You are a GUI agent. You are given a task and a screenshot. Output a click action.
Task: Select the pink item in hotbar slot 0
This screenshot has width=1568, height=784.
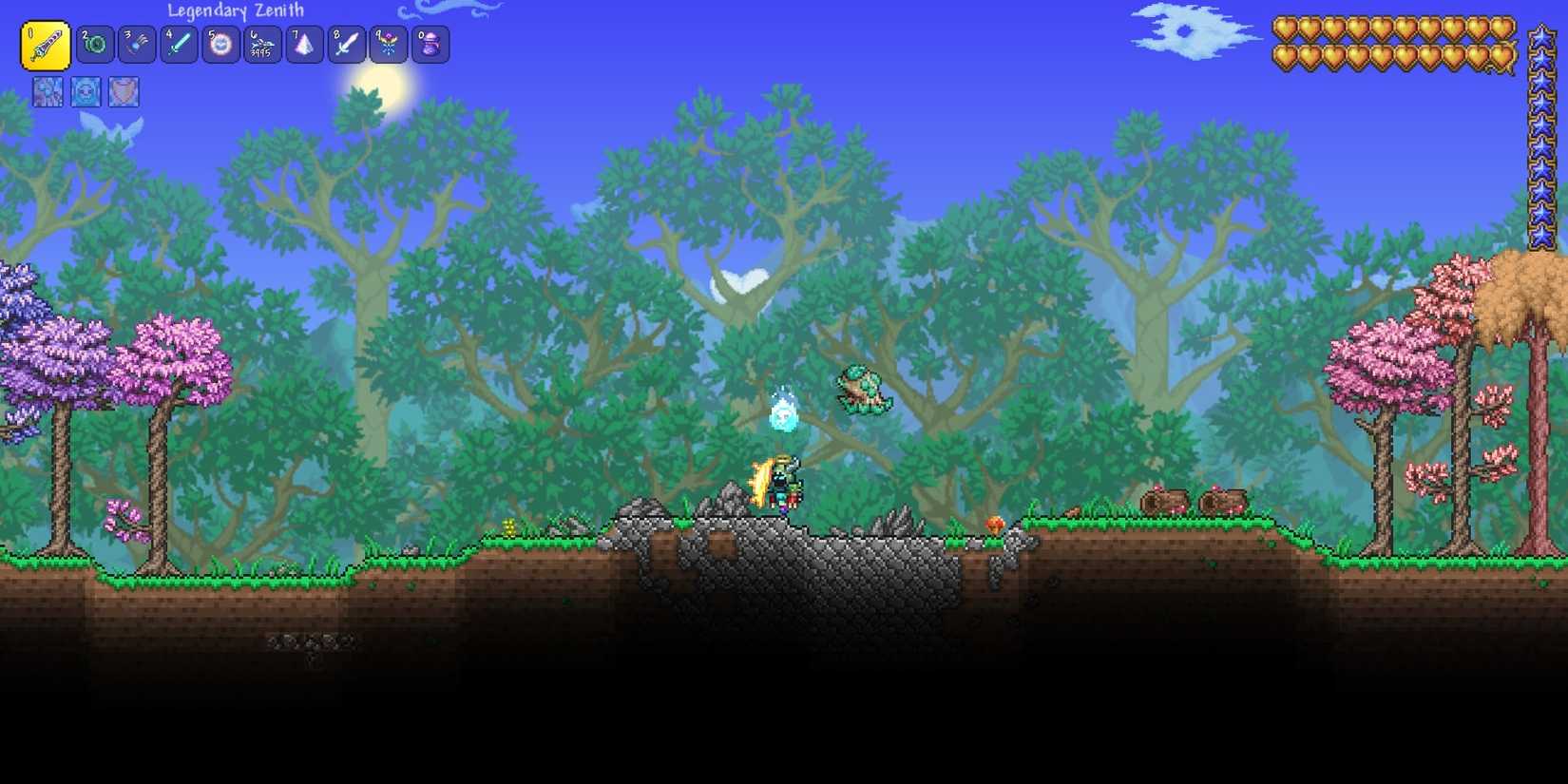[x=430, y=44]
